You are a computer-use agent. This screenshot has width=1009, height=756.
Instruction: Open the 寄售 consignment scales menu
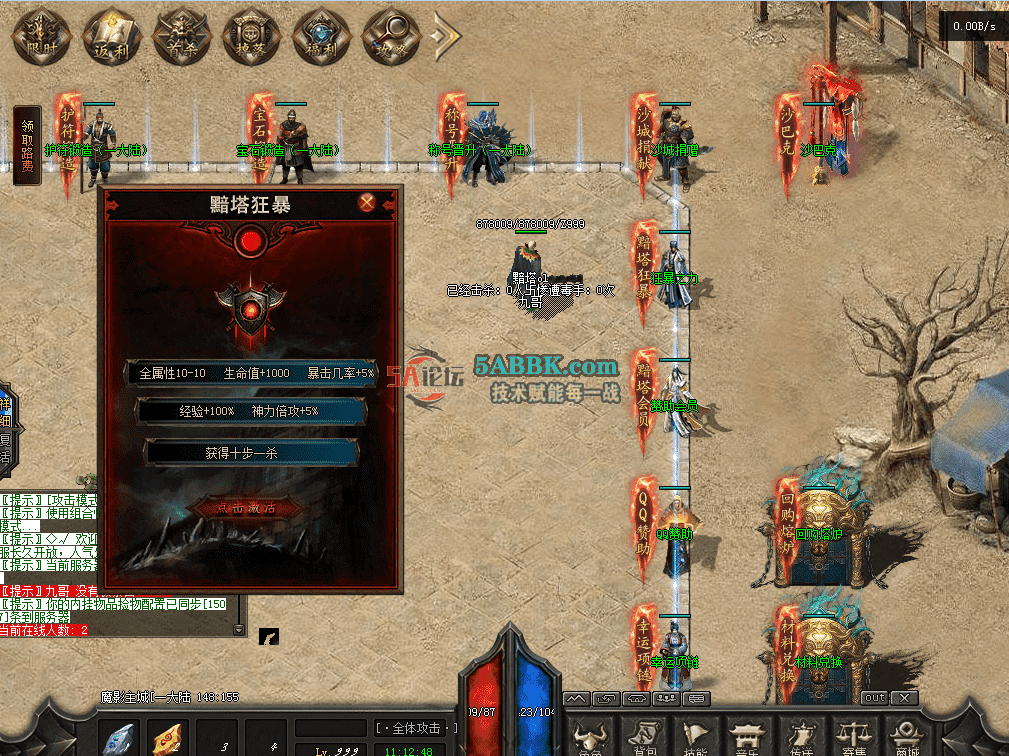tap(853, 737)
